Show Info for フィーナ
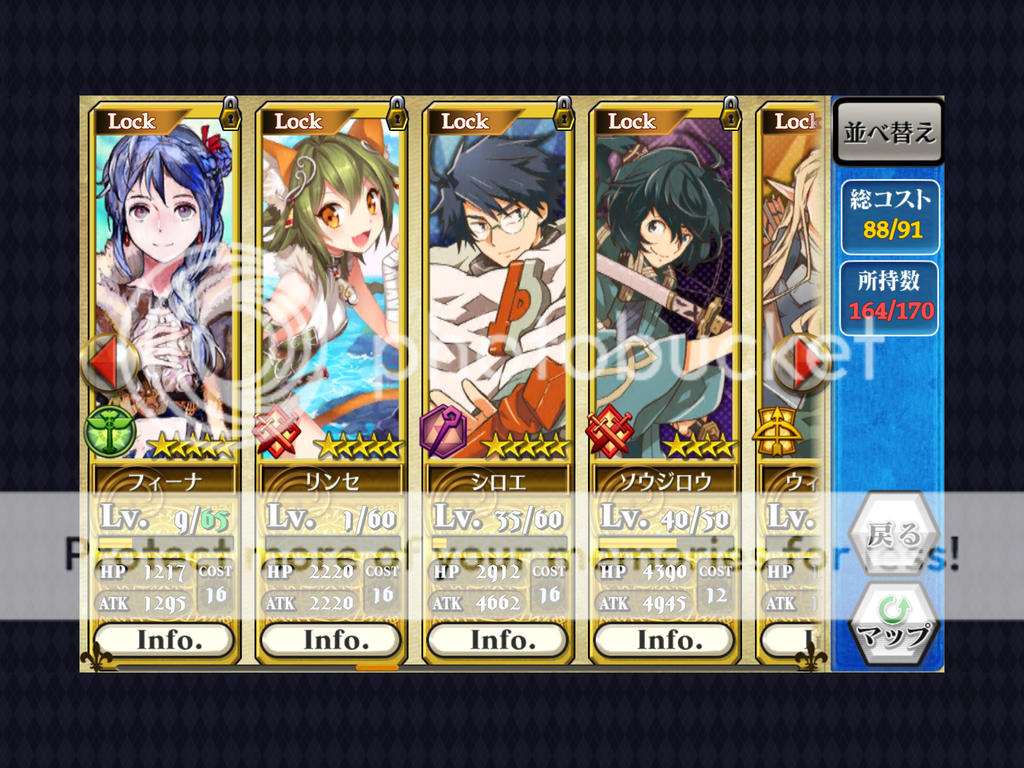Screen dimensions: 1024x768 164,640
